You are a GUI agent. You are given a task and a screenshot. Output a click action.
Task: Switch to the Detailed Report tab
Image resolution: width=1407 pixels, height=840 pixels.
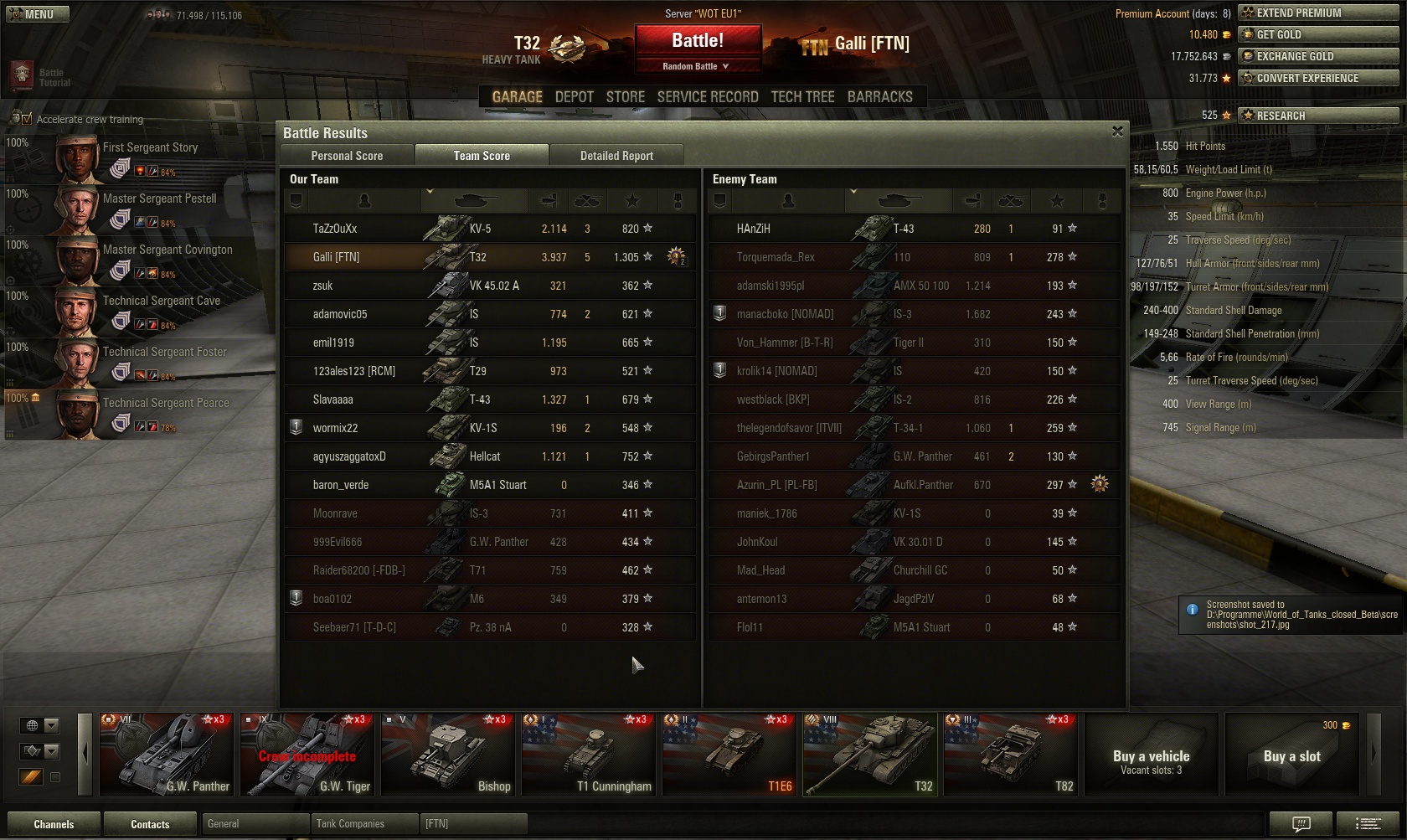(x=616, y=156)
